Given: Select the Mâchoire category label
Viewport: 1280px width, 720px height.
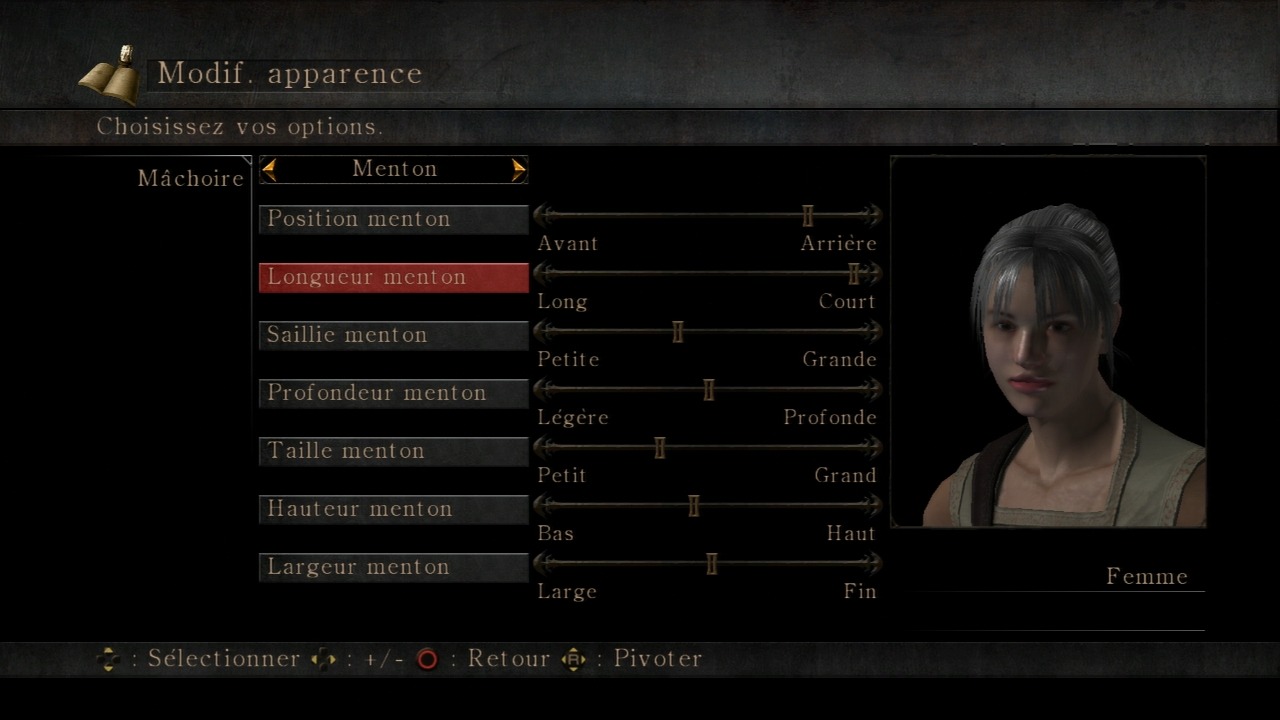Looking at the screenshot, I should click(190, 179).
